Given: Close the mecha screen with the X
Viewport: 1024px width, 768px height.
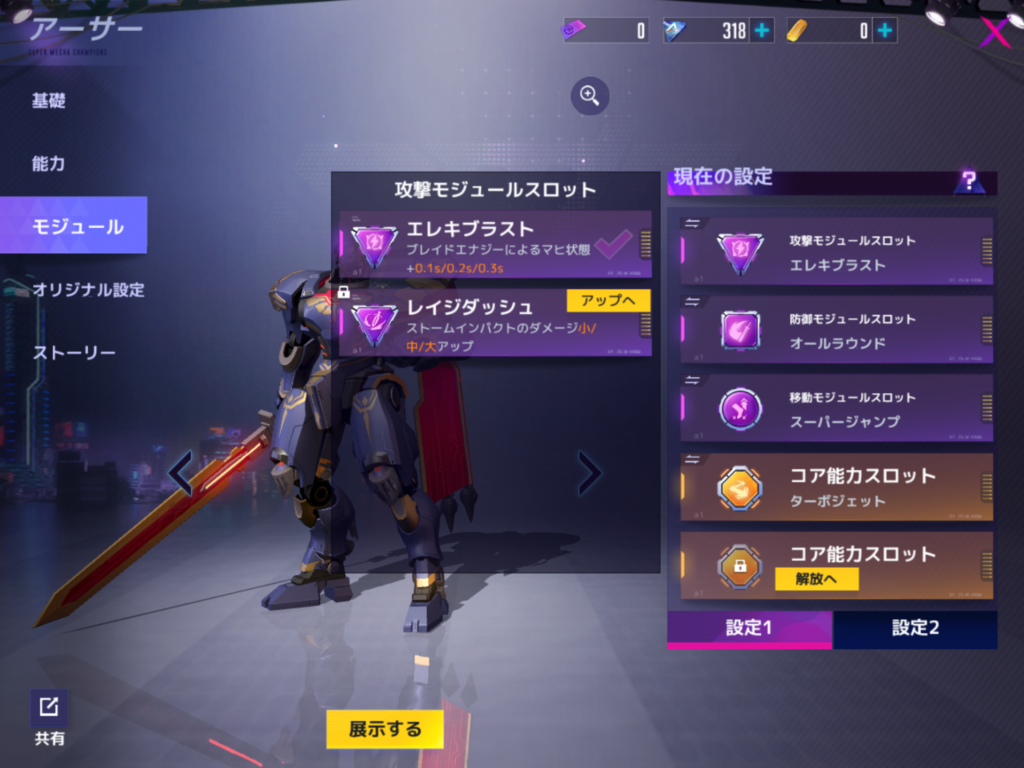Looking at the screenshot, I should (993, 33).
